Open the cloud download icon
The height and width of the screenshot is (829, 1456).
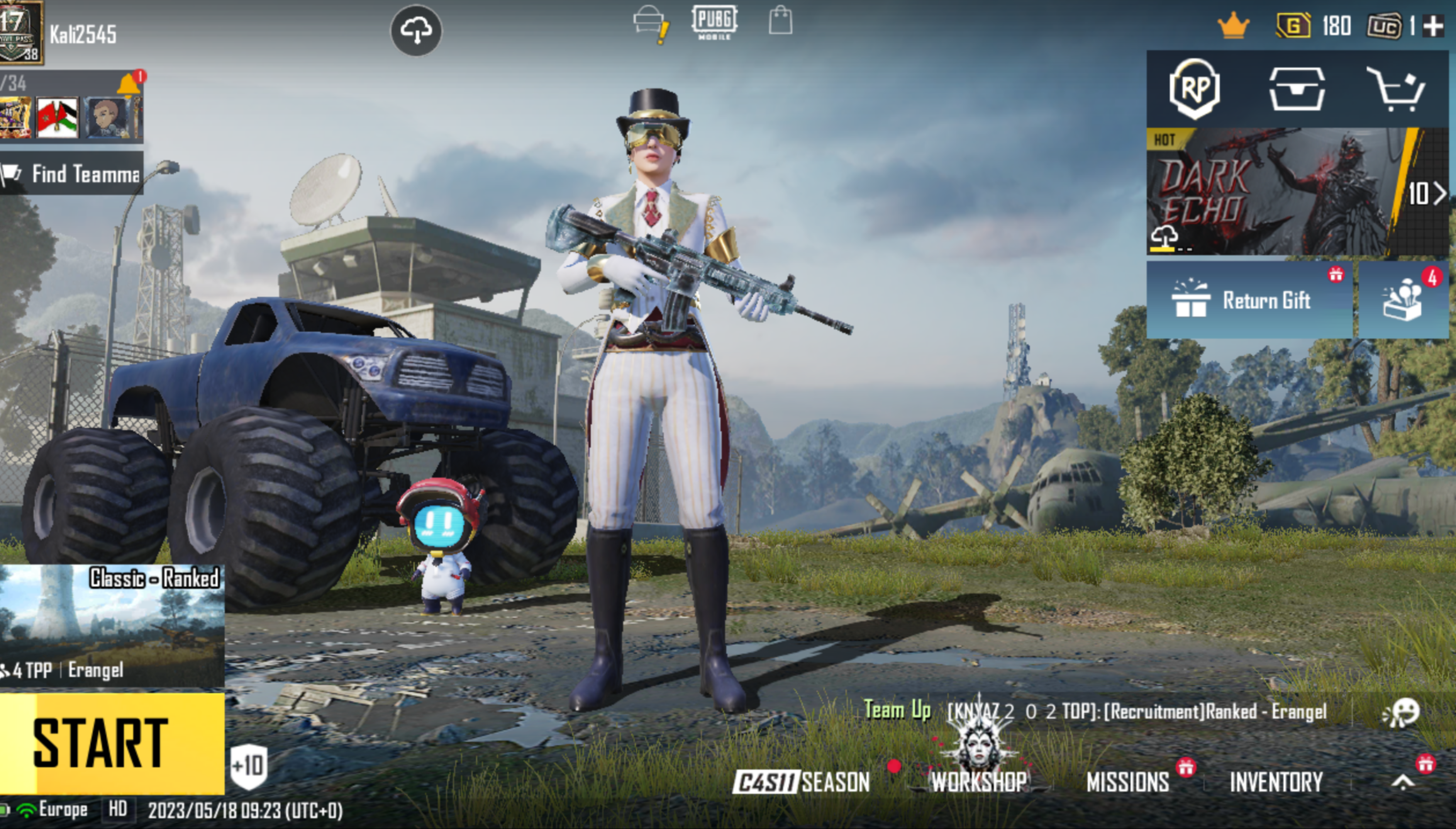(x=416, y=31)
